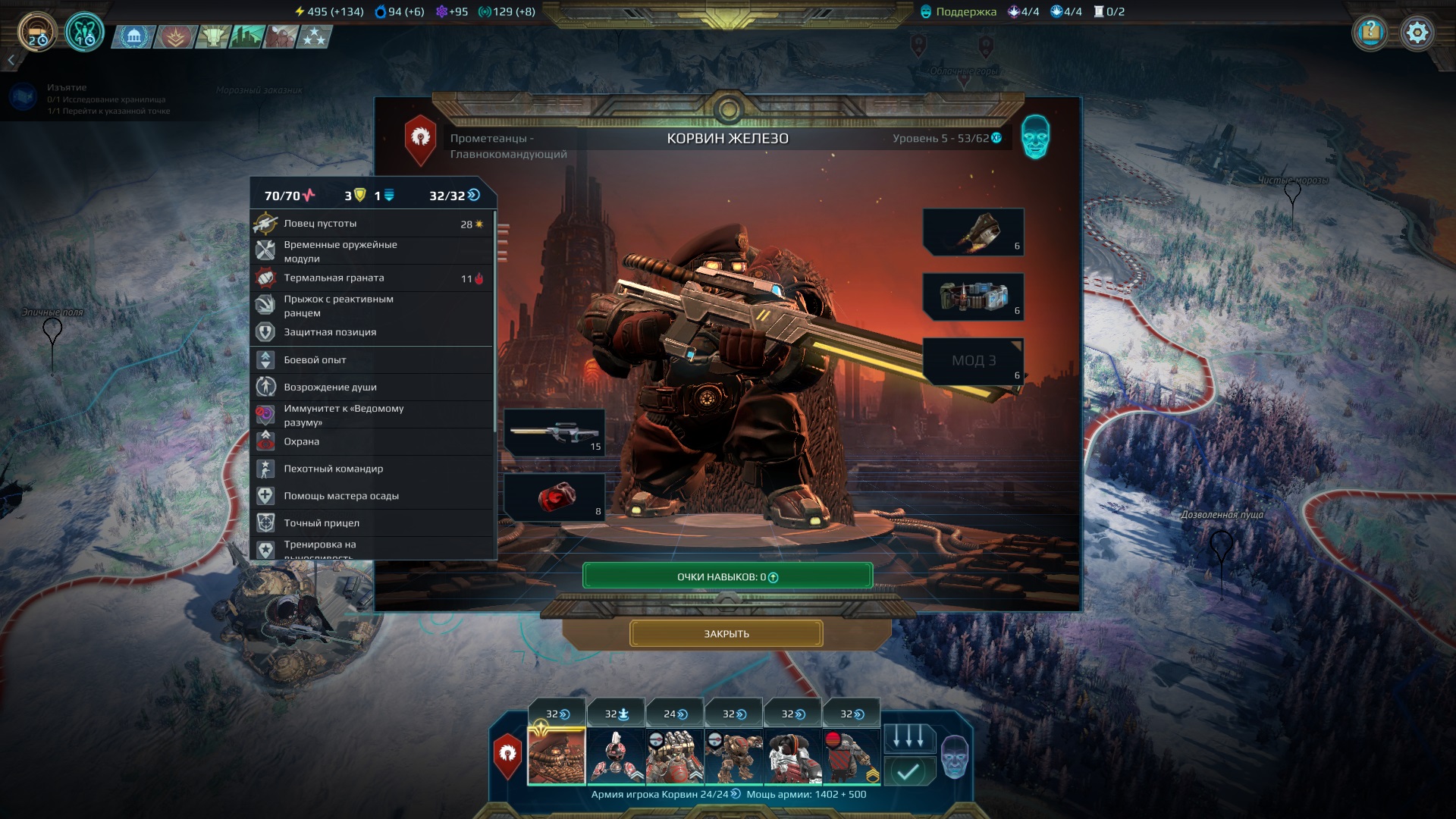The height and width of the screenshot is (819, 1456).
Task: Click the three down-arrows army button
Action: coord(908,736)
